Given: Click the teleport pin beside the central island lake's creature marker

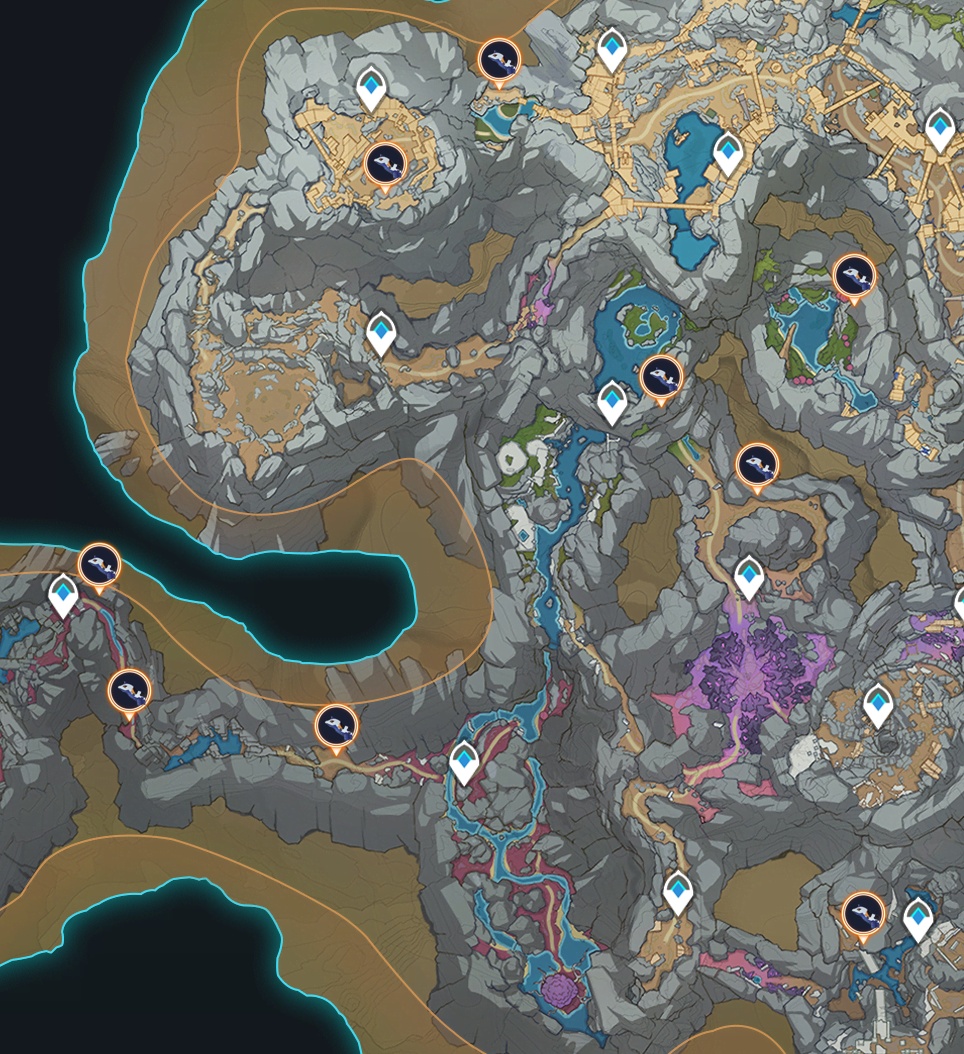Looking at the screenshot, I should [612, 402].
